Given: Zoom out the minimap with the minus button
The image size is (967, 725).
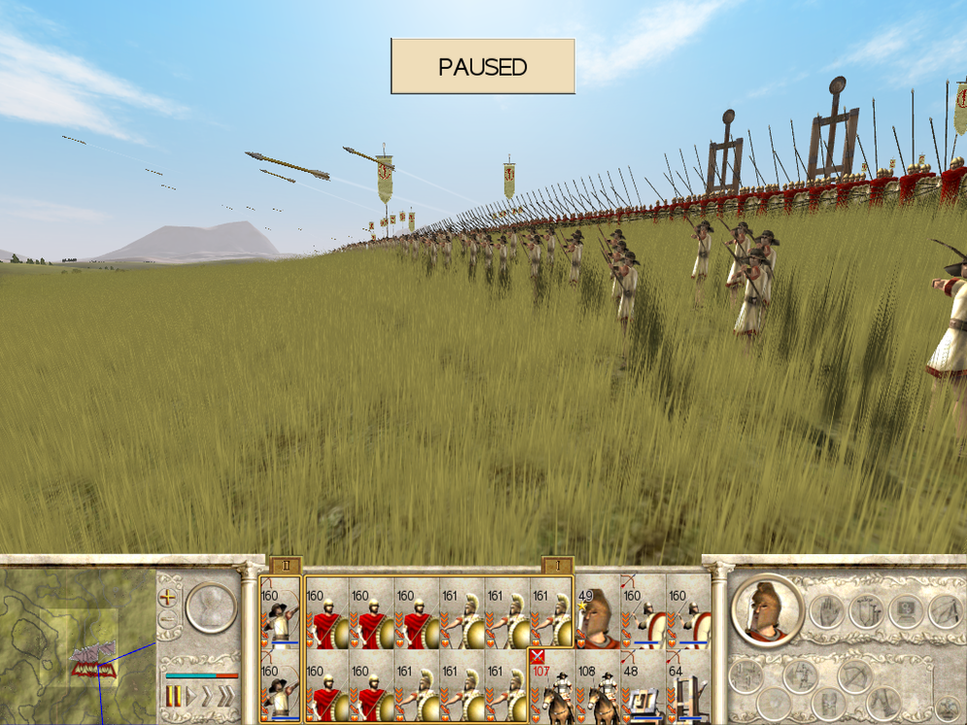Looking at the screenshot, I should pyautogui.click(x=168, y=619).
